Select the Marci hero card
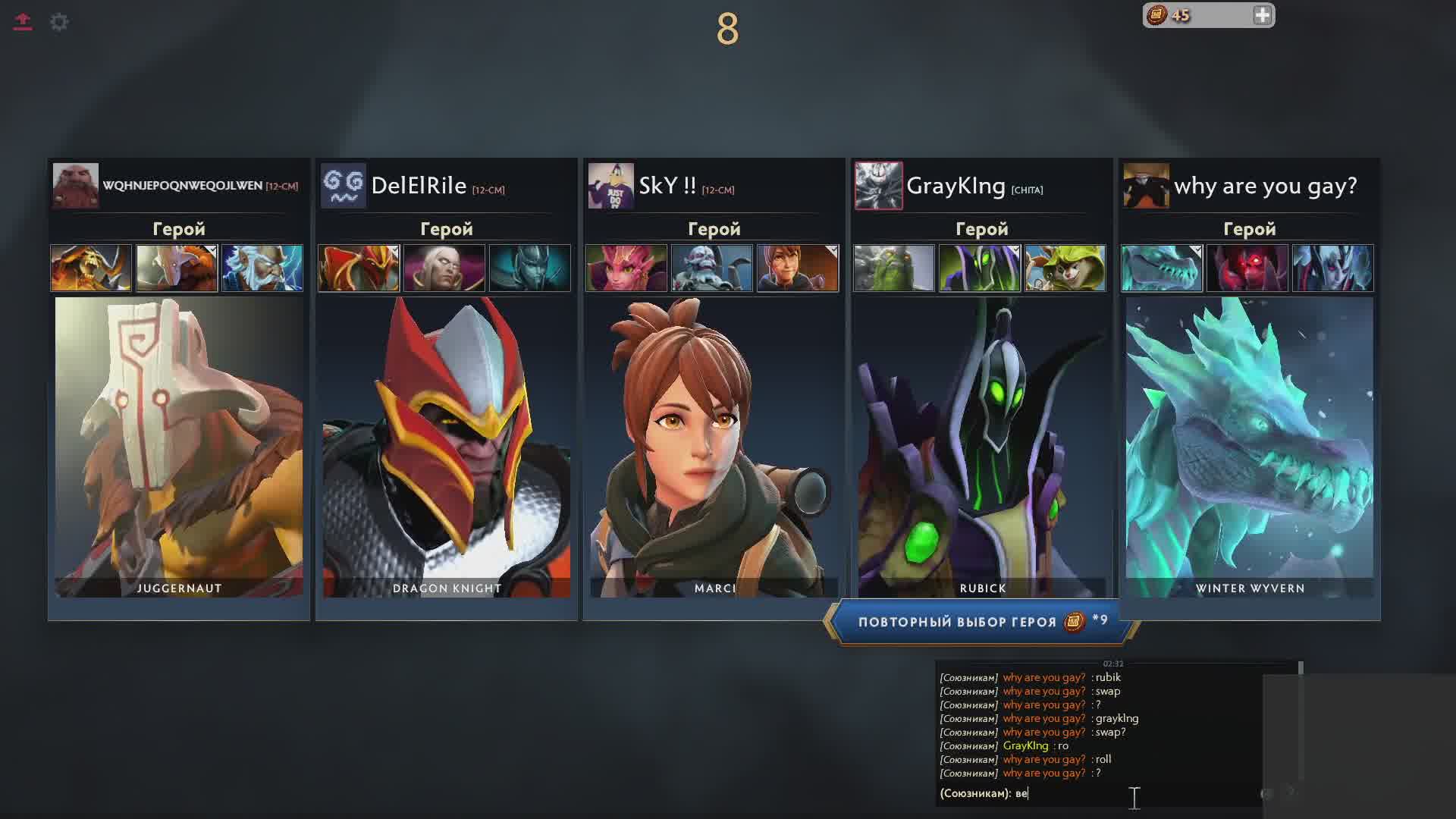1456x819 pixels. click(714, 447)
